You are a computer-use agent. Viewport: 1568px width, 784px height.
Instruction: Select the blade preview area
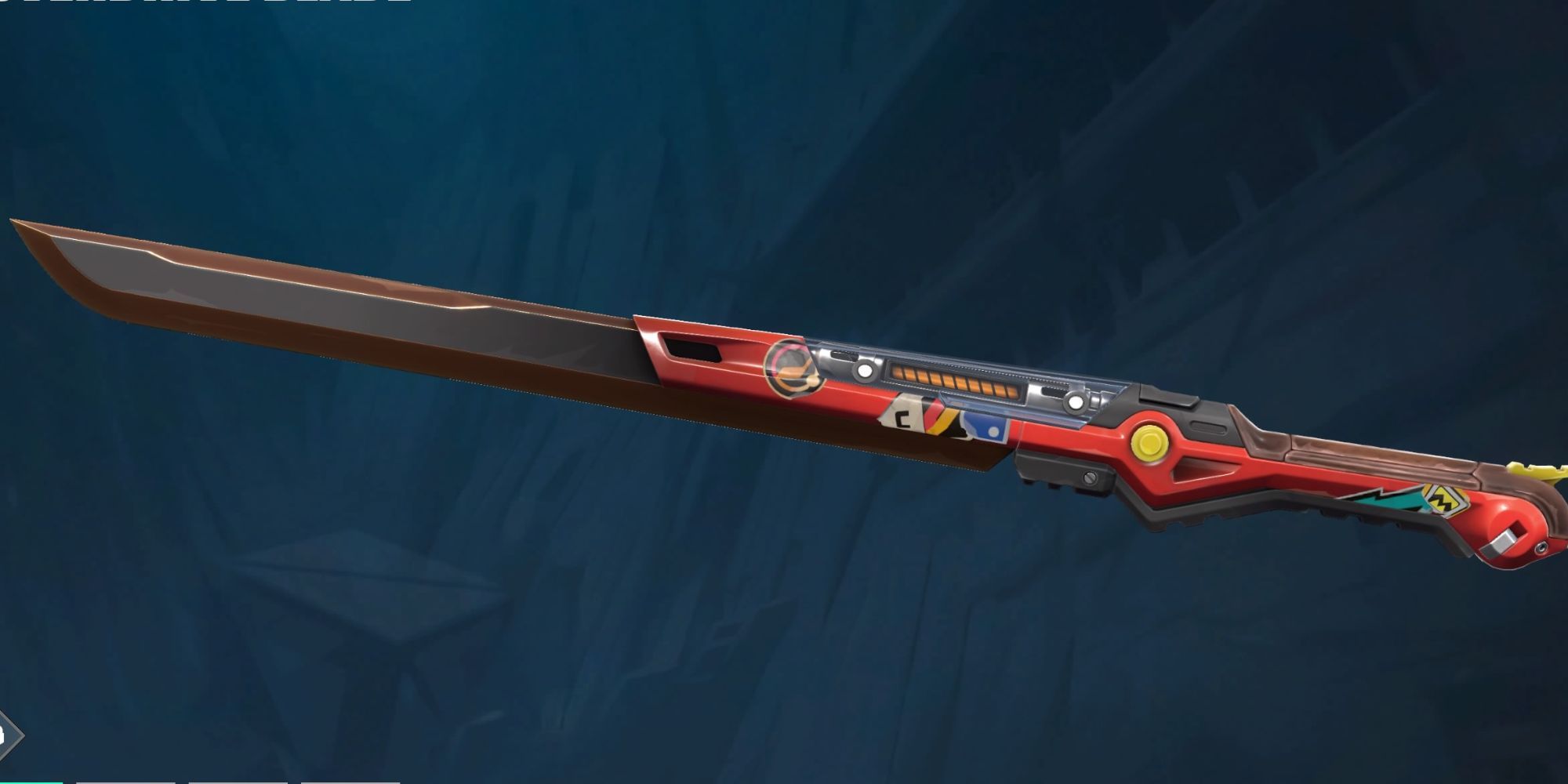click(470, 329)
